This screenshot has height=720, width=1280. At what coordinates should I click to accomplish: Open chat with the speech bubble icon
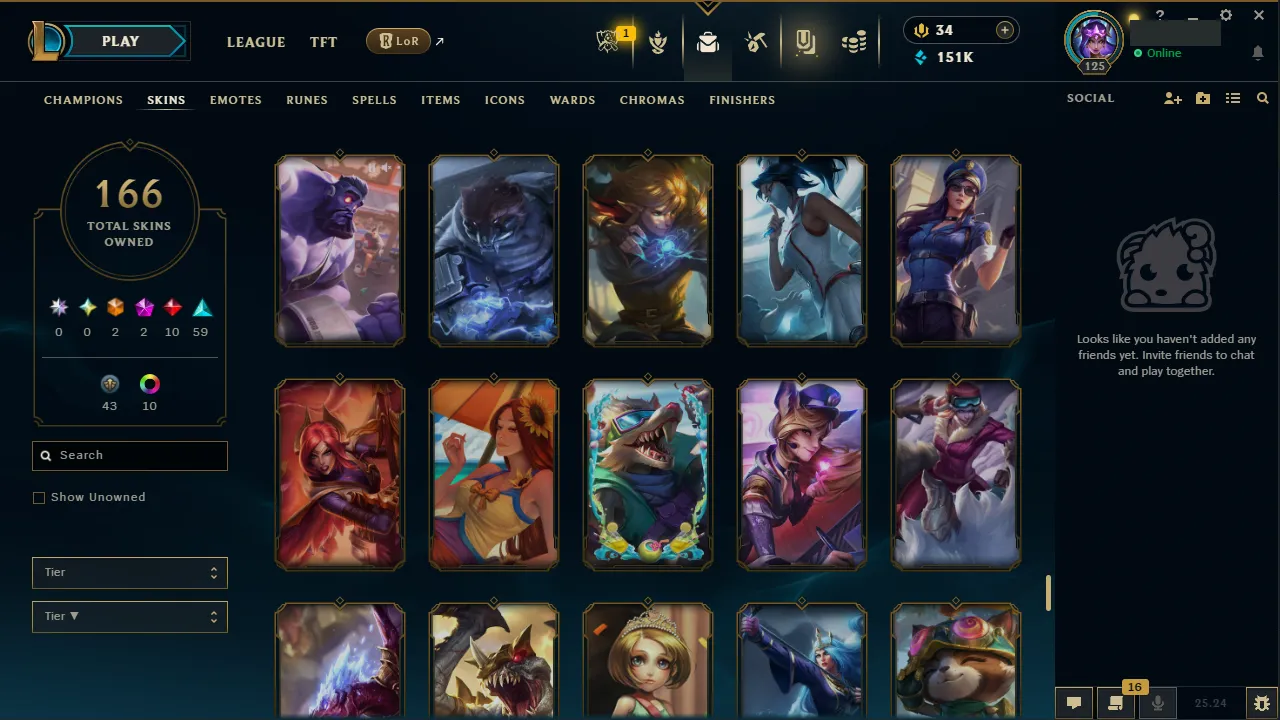(x=1074, y=702)
